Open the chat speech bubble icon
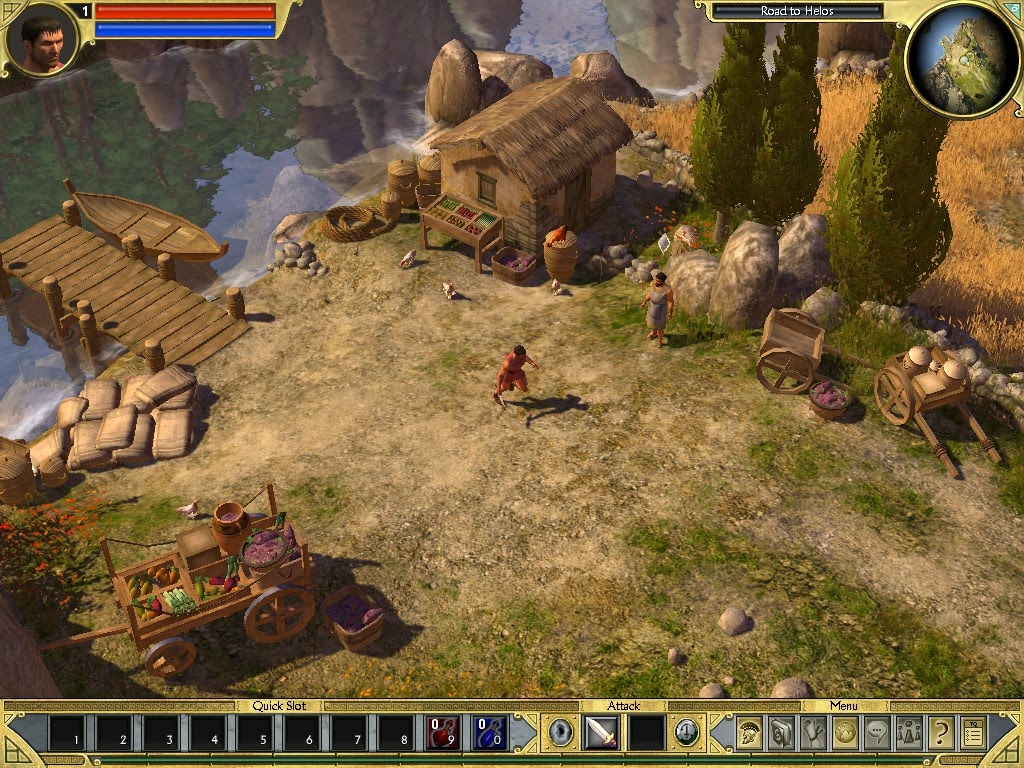The width and height of the screenshot is (1024, 768). coord(877,733)
